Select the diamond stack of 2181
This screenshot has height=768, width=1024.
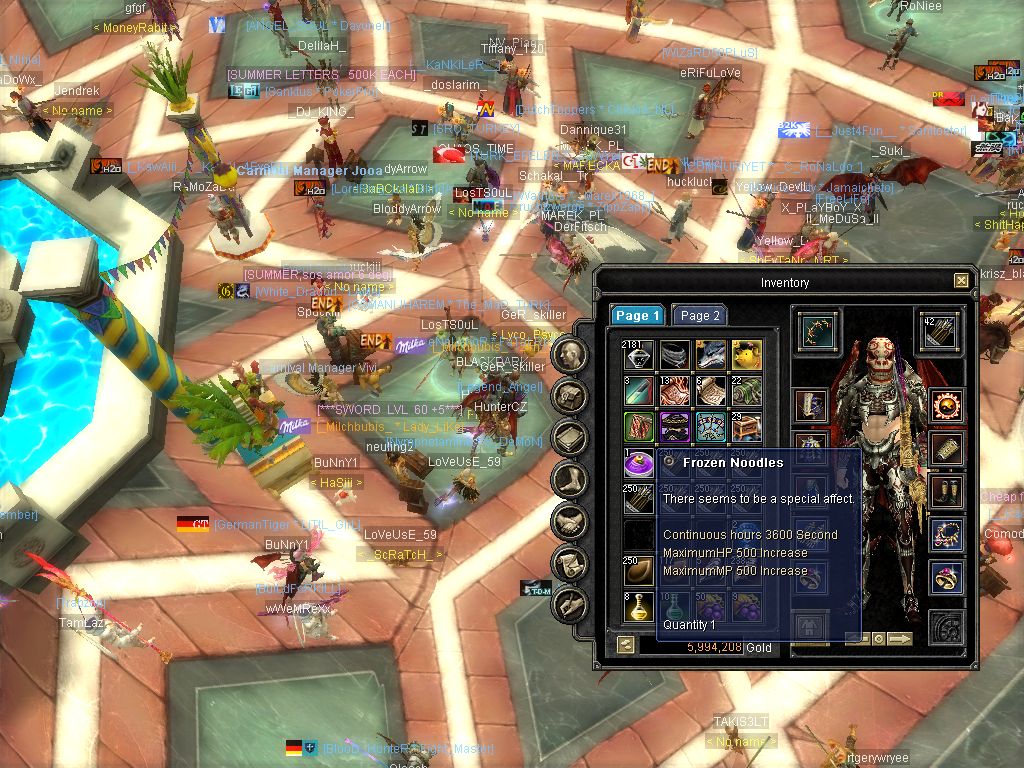pyautogui.click(x=639, y=354)
